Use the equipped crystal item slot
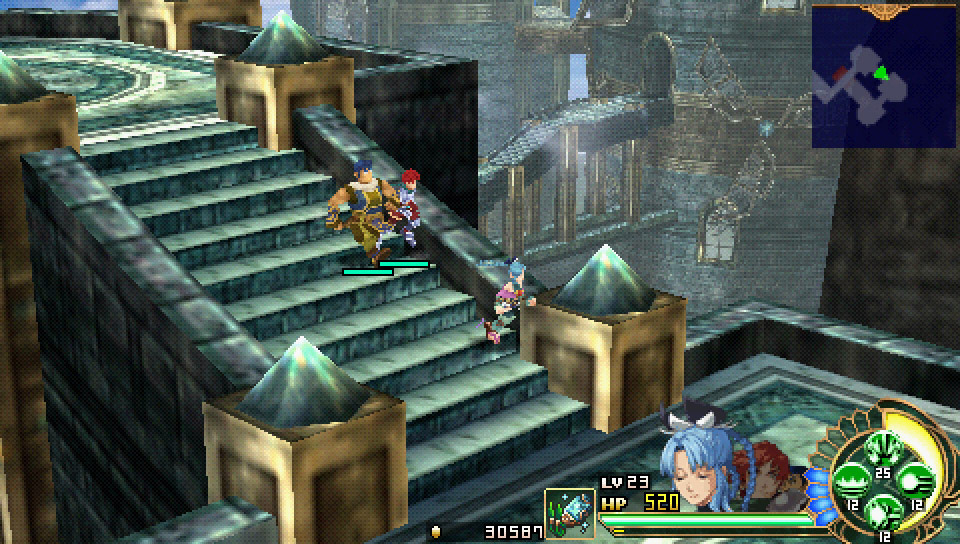The image size is (960, 544). pyautogui.click(x=570, y=514)
